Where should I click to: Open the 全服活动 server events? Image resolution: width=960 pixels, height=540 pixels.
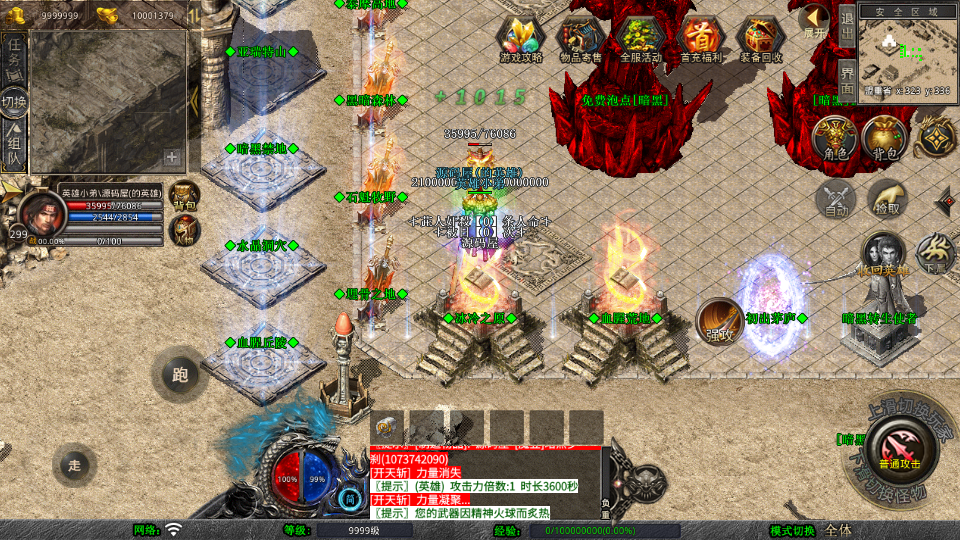point(640,38)
